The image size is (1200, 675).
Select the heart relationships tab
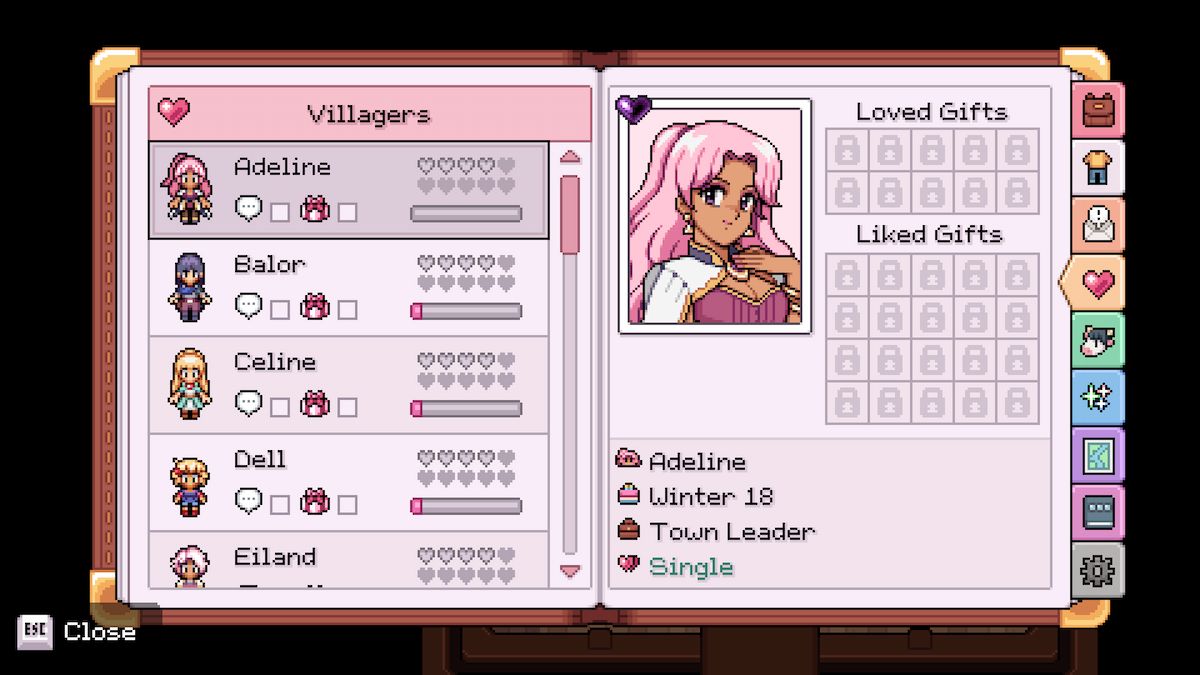pyautogui.click(x=1096, y=284)
